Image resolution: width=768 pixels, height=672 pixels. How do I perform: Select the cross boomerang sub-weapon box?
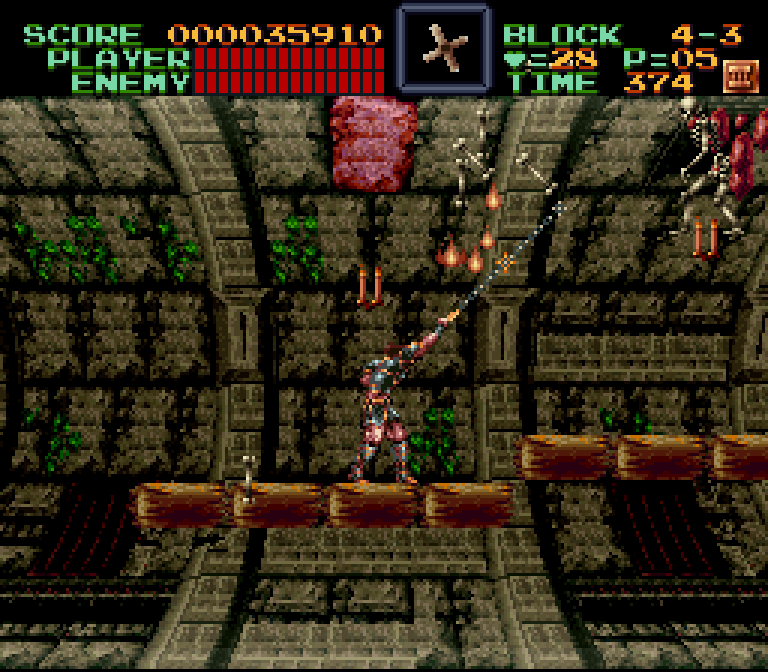[x=443, y=47]
